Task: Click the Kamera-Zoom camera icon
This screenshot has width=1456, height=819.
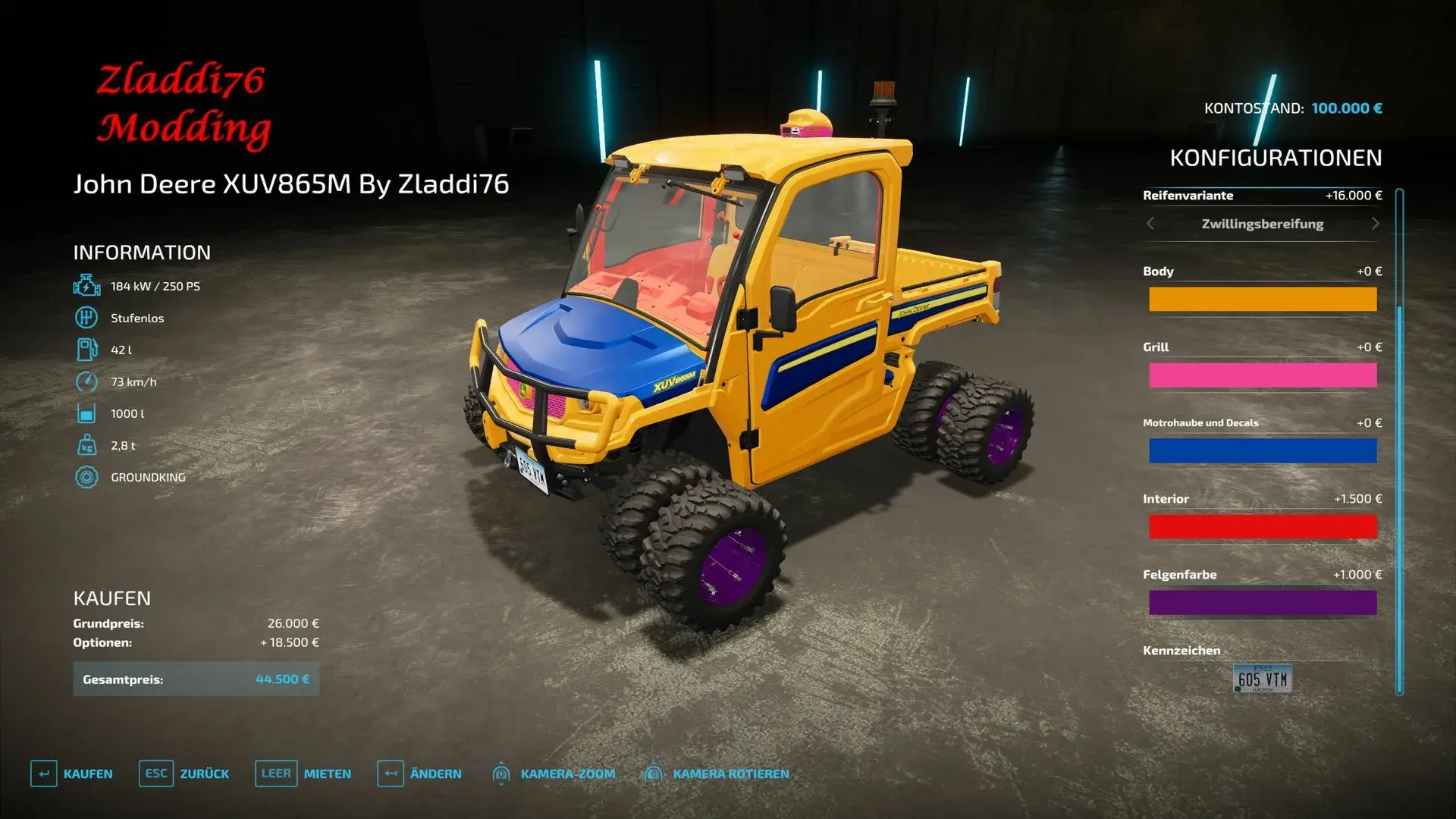Action: point(502,773)
